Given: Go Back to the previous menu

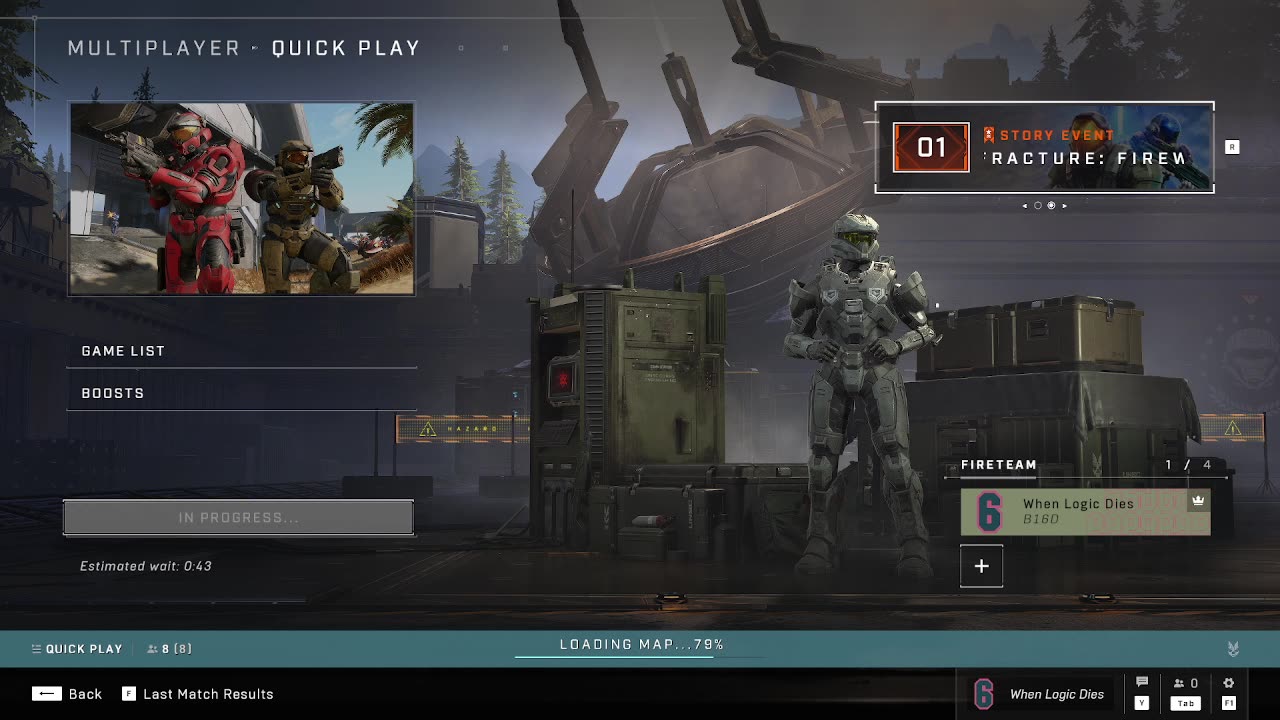Looking at the screenshot, I should (x=67, y=694).
